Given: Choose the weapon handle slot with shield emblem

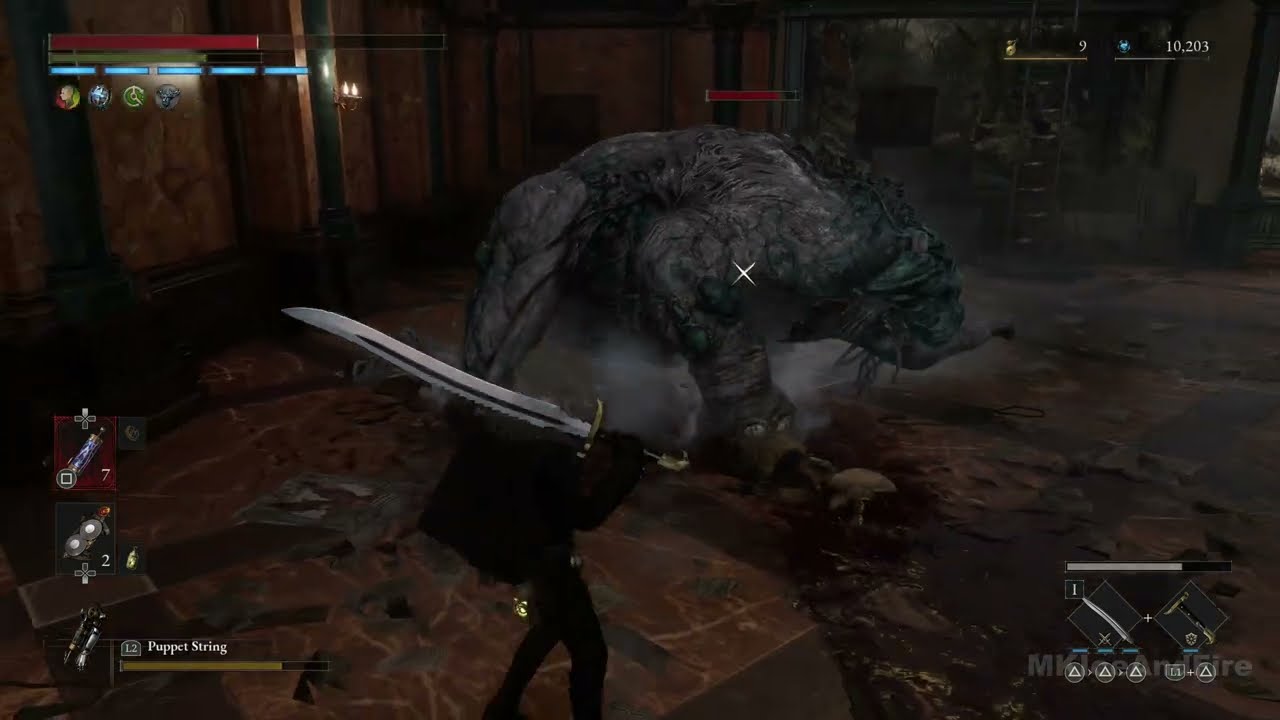Looking at the screenshot, I should (x=1191, y=620).
